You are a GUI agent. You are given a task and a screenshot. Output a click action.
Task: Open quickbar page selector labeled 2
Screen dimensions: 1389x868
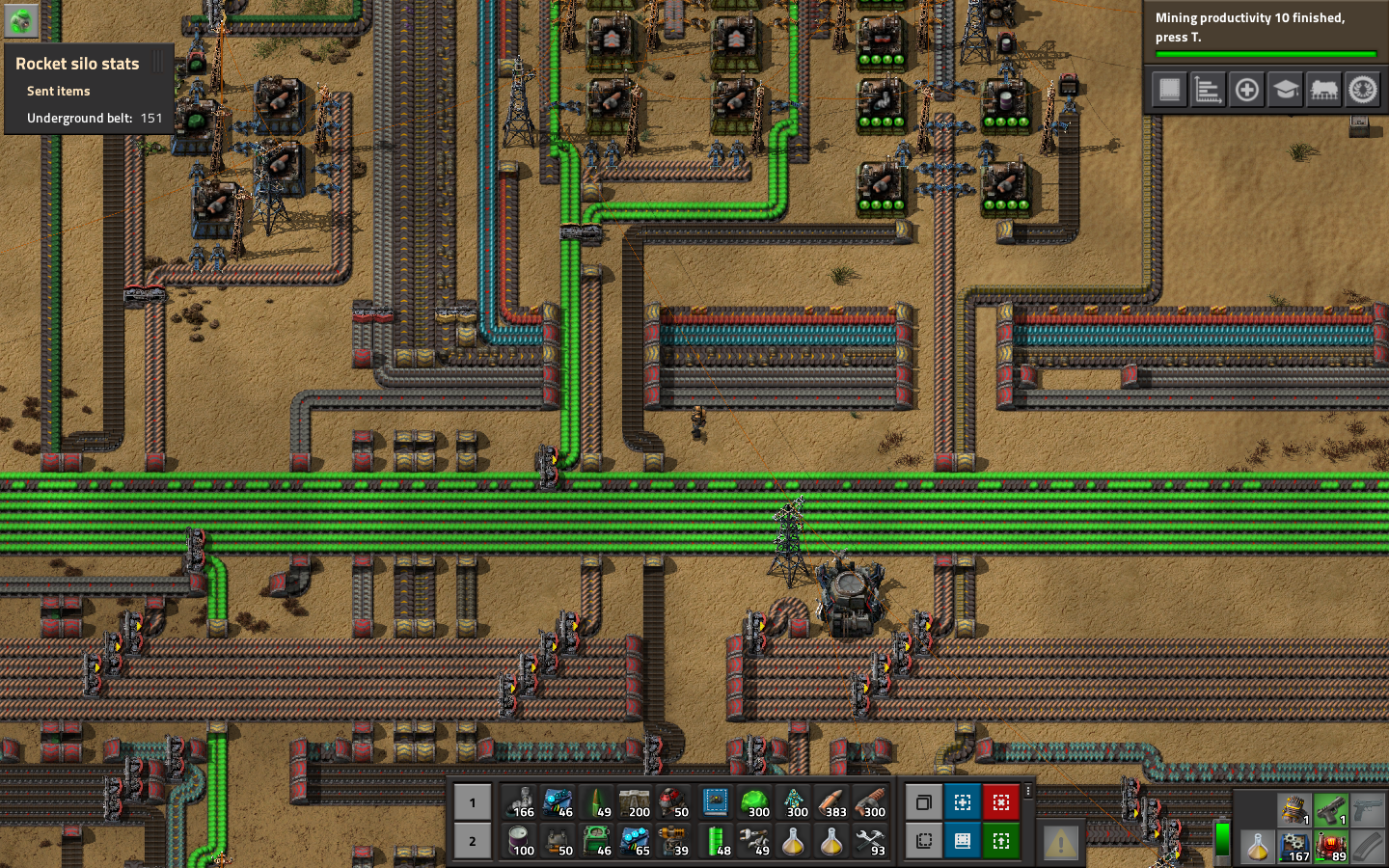[x=472, y=841]
